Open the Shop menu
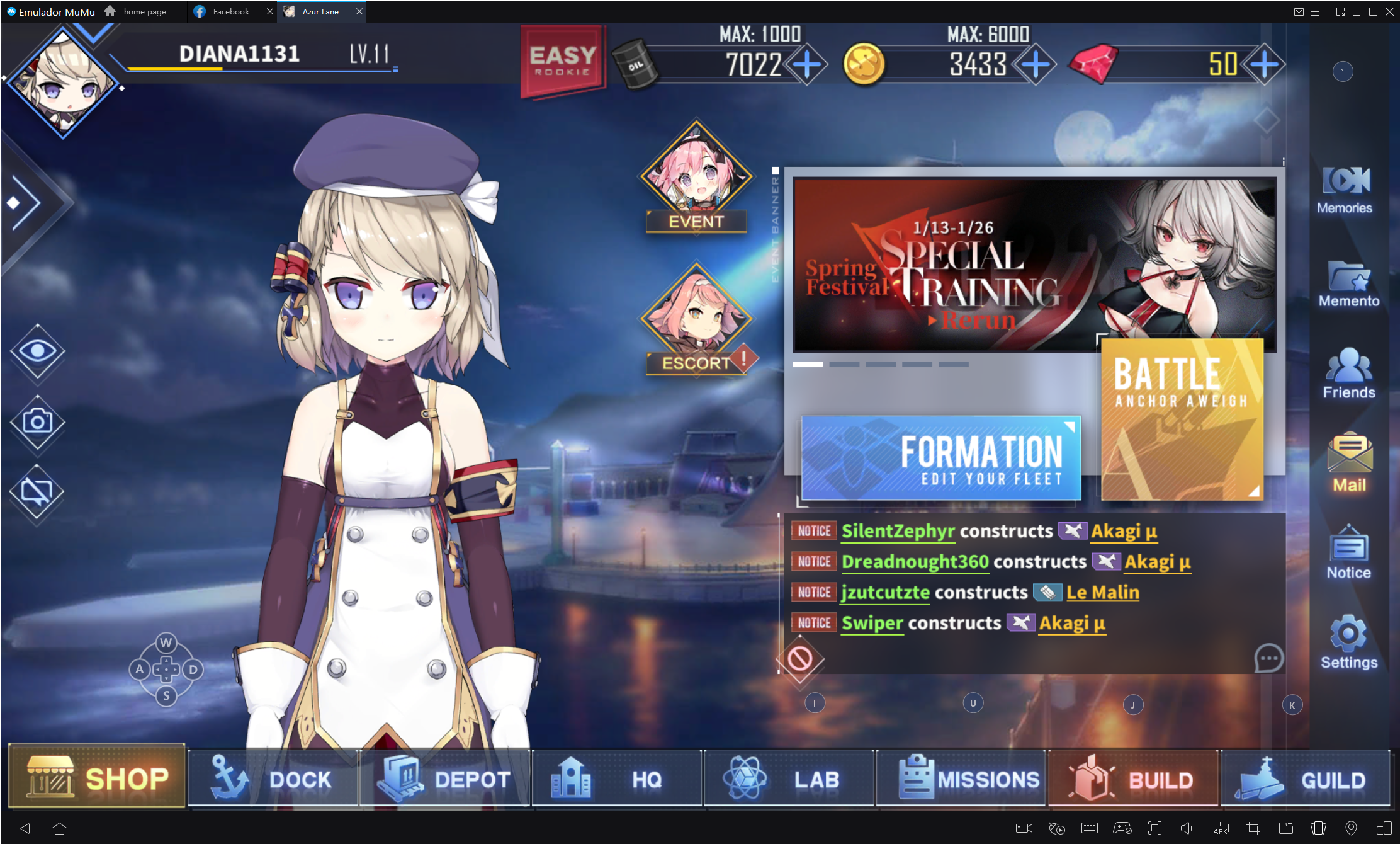This screenshot has width=1400, height=844. [98, 778]
